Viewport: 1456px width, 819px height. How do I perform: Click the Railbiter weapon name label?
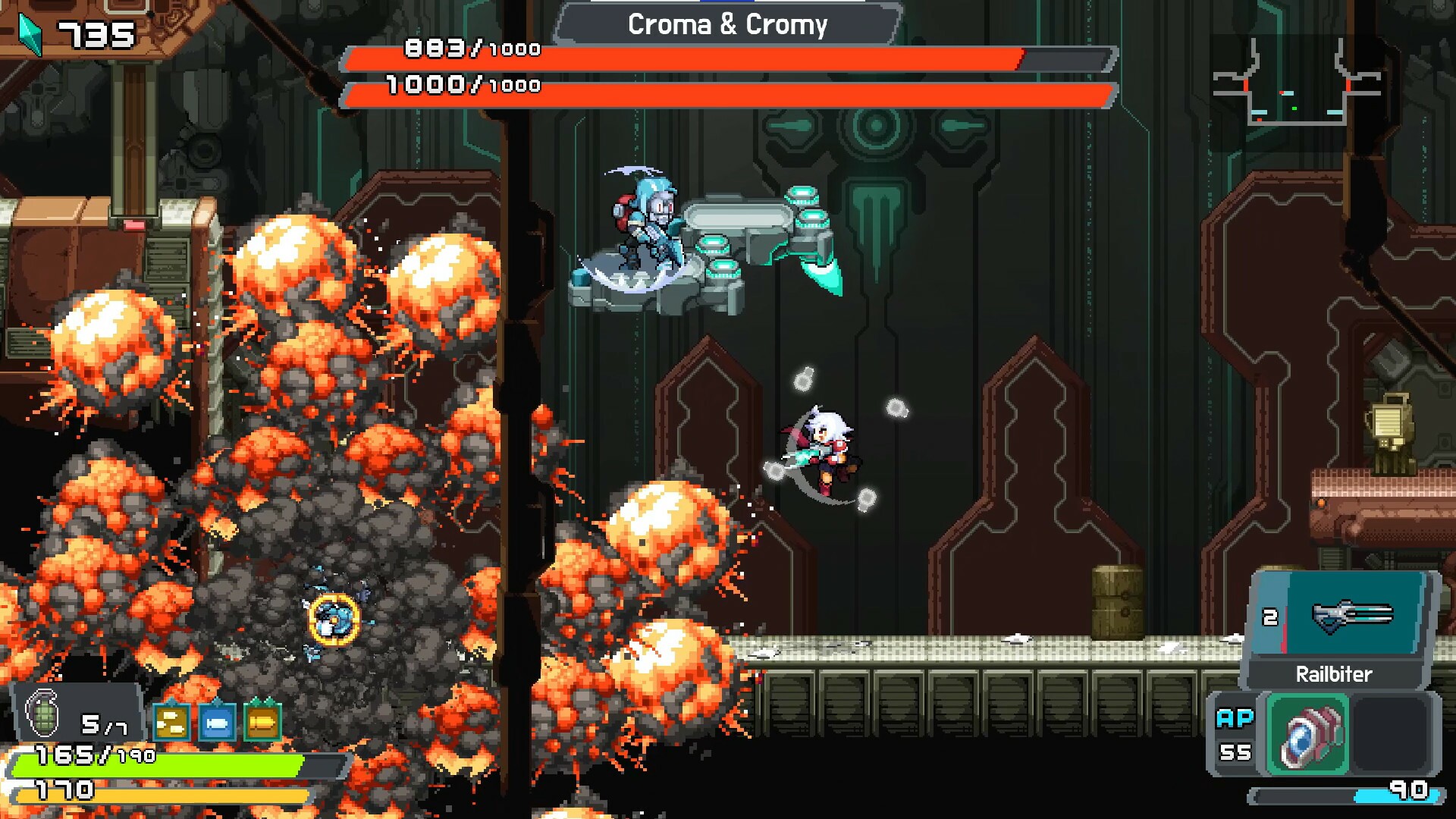pyautogui.click(x=1335, y=673)
